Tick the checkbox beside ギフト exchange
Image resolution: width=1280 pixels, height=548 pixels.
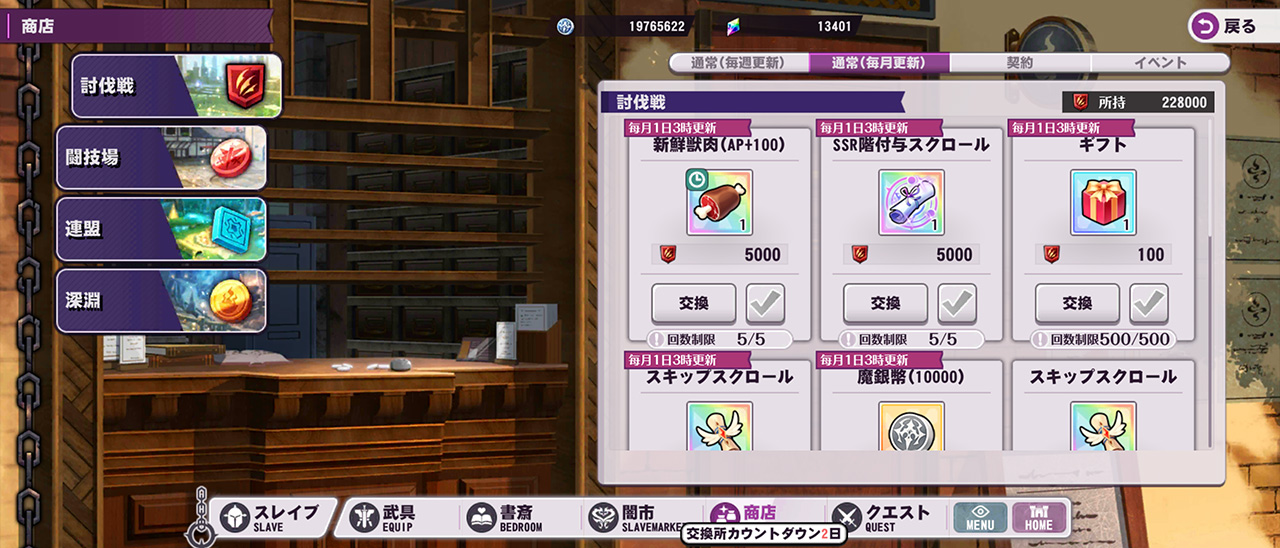[1149, 303]
